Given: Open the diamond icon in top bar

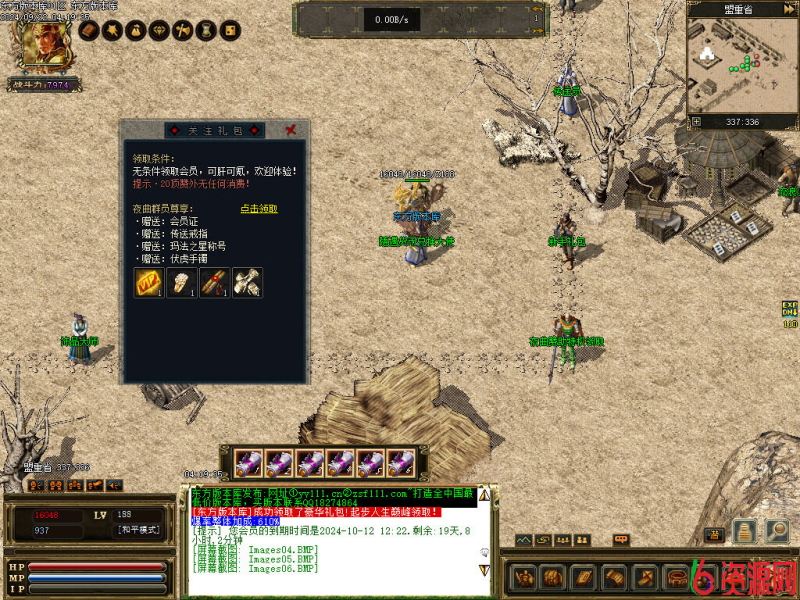Looking at the screenshot, I should click(x=160, y=31).
